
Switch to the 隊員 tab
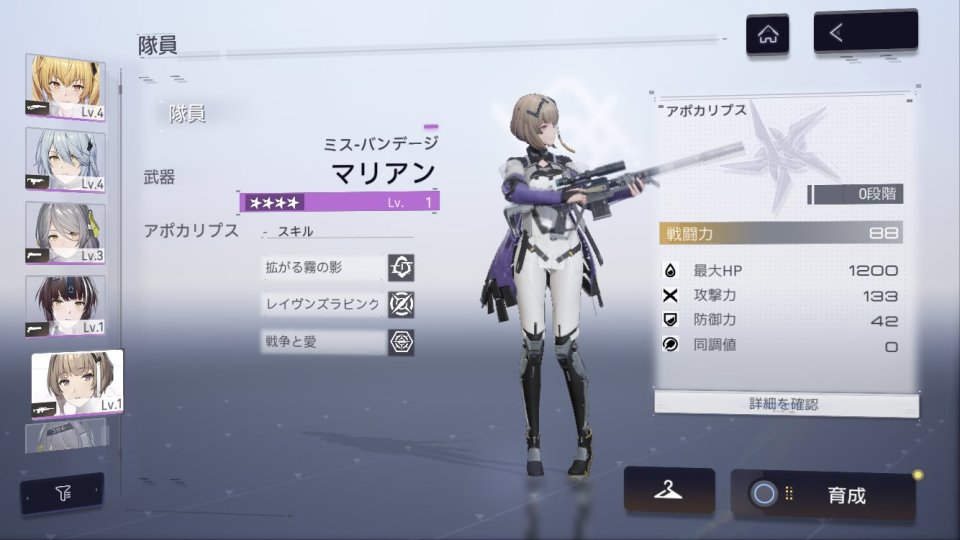tap(187, 114)
